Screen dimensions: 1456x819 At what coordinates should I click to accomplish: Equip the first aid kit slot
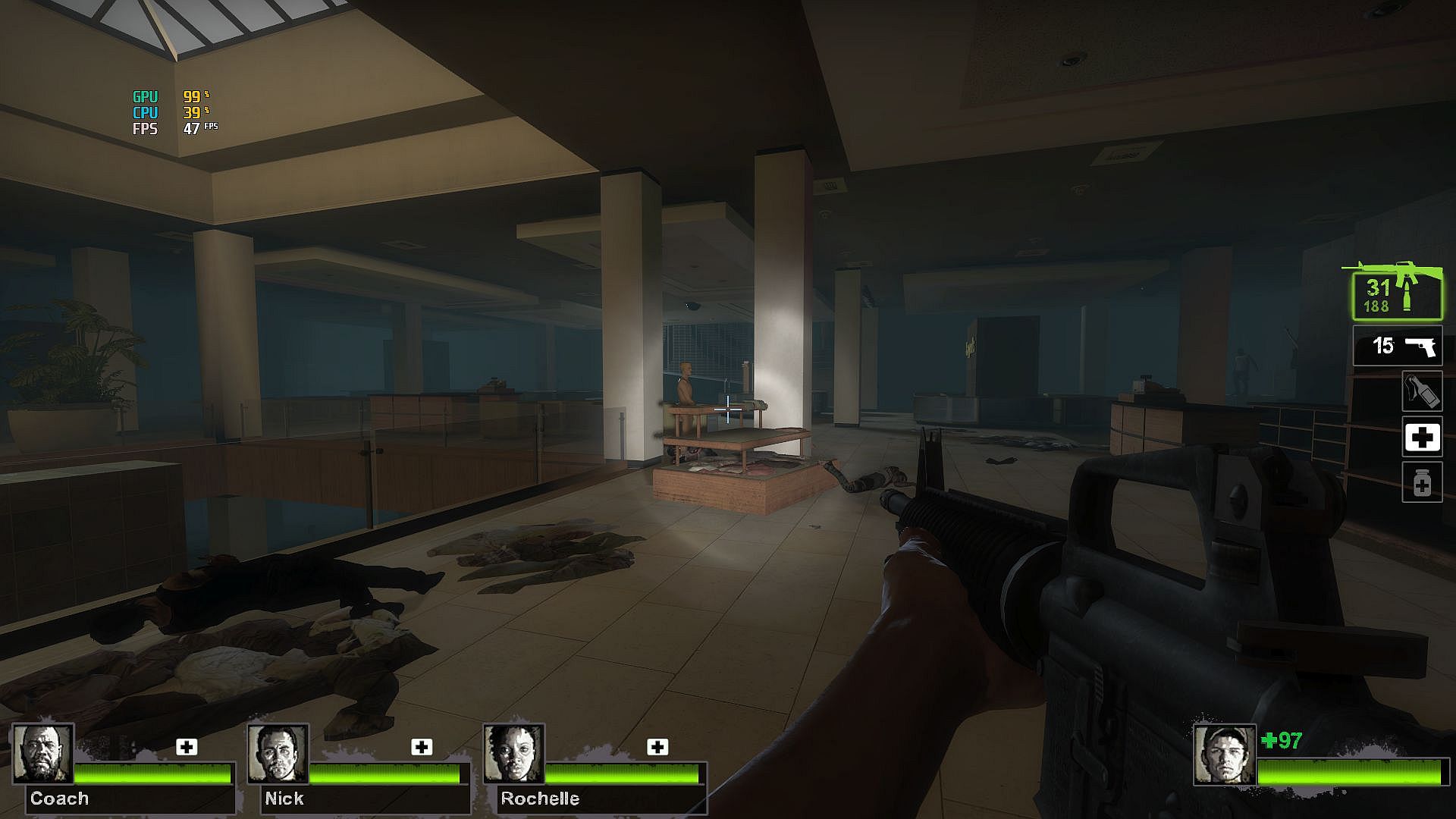1422,438
